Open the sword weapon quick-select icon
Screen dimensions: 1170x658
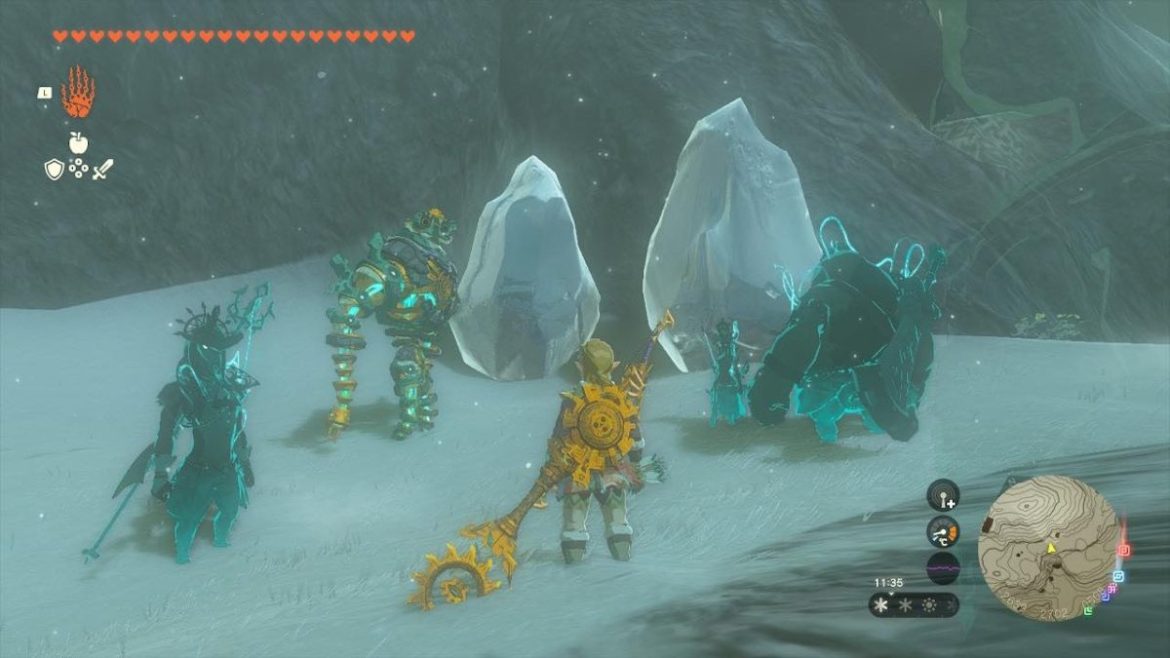pyautogui.click(x=102, y=169)
